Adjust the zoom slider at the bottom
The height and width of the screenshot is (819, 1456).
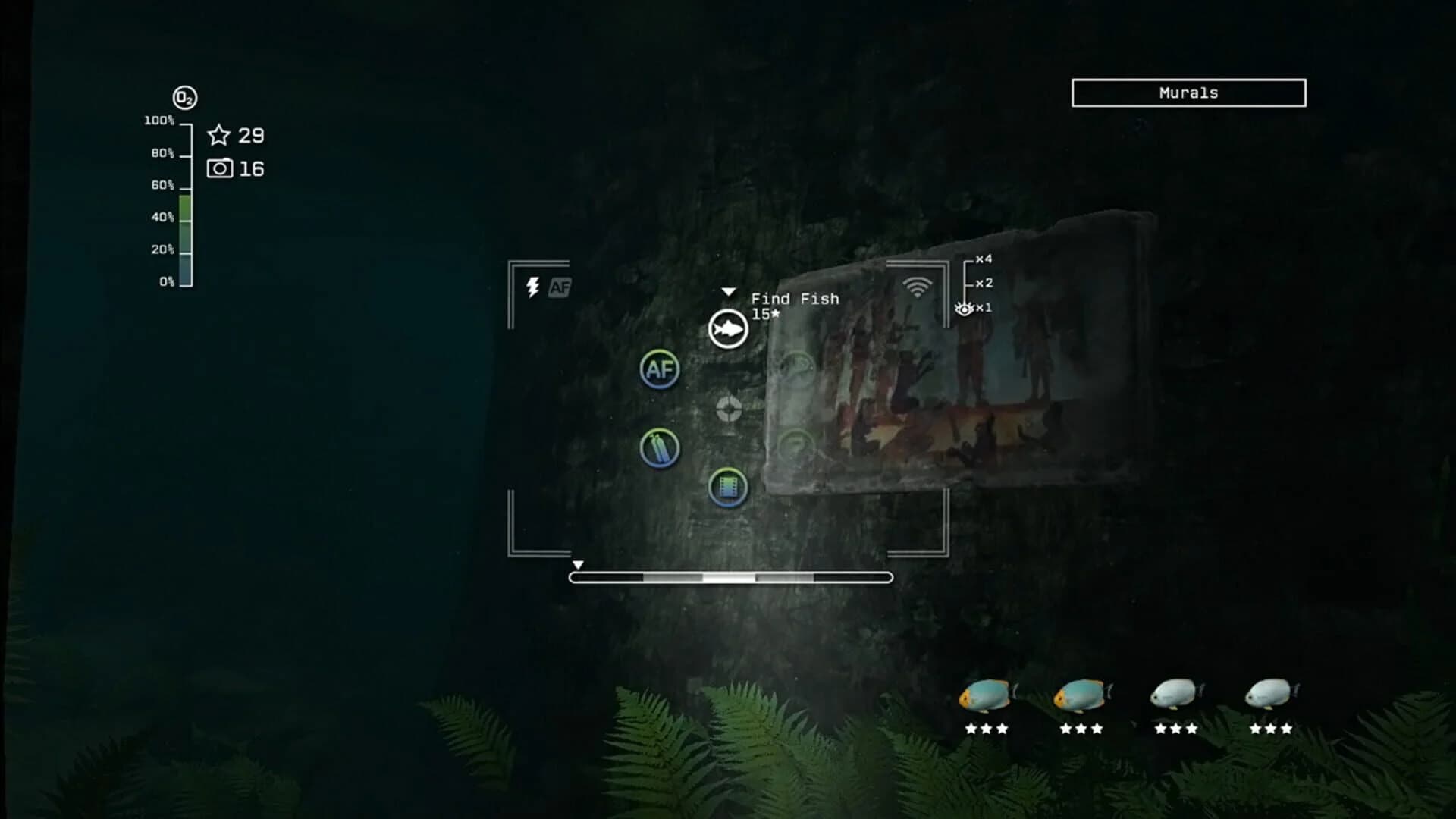tap(729, 578)
